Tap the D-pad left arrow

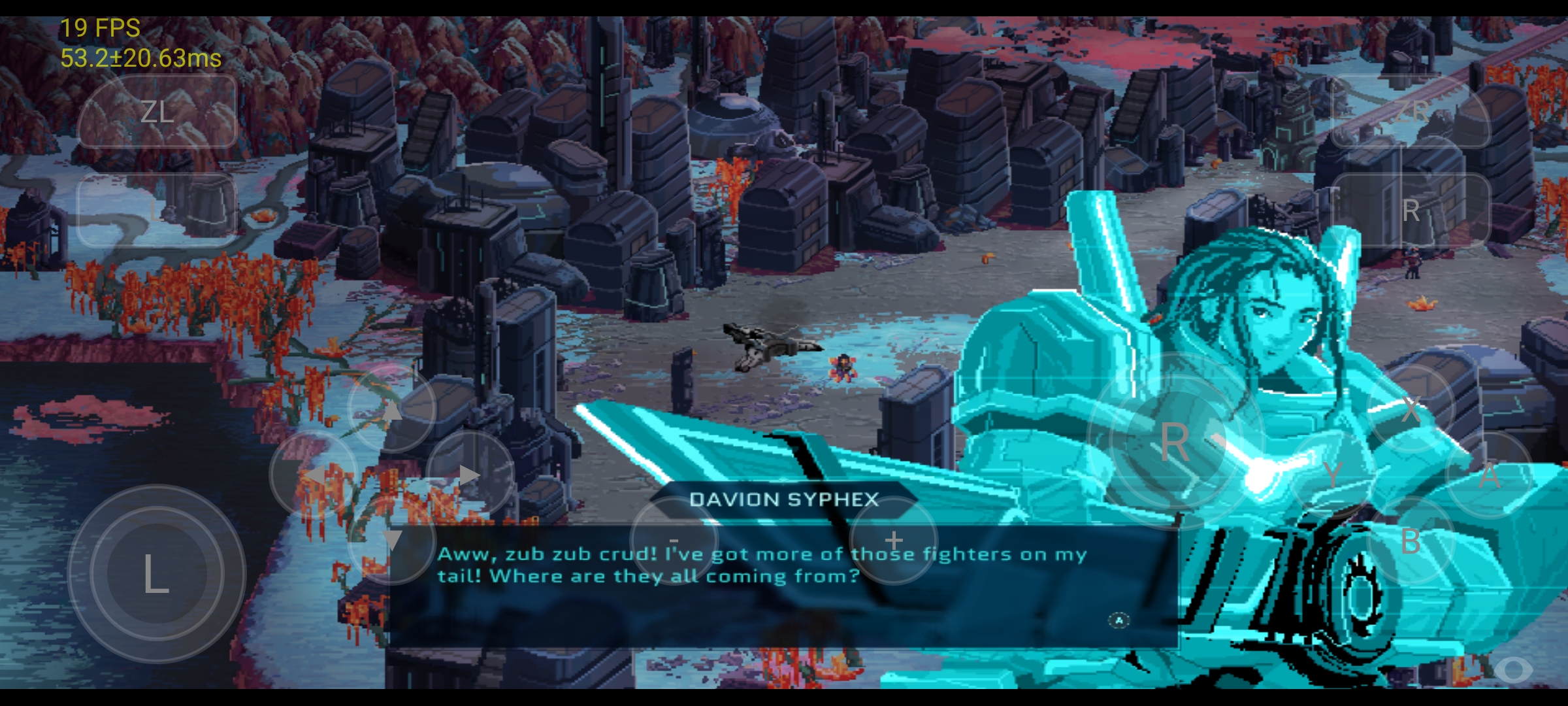(314, 475)
